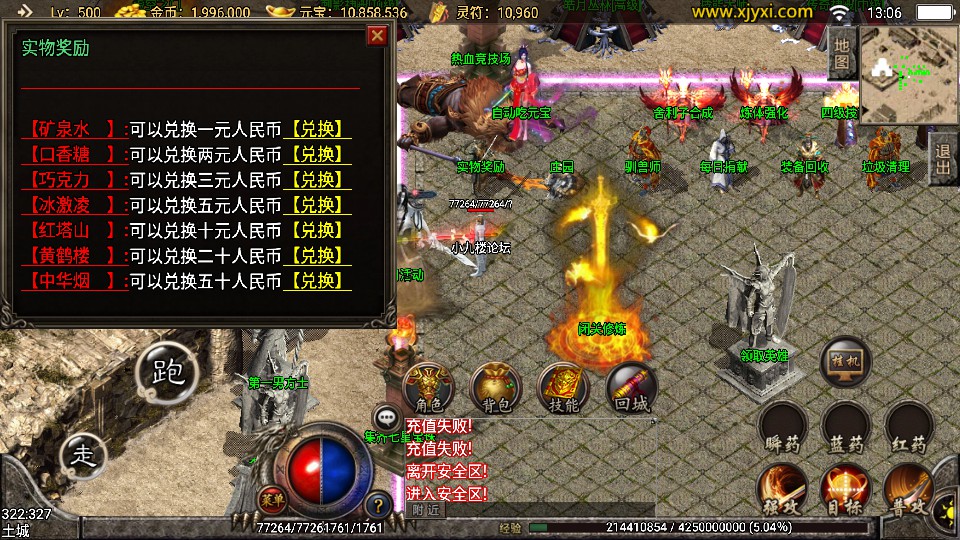960x540 pixels.
Task: Redeem 中华烟 with its 兑换 link
Action: pos(317,280)
